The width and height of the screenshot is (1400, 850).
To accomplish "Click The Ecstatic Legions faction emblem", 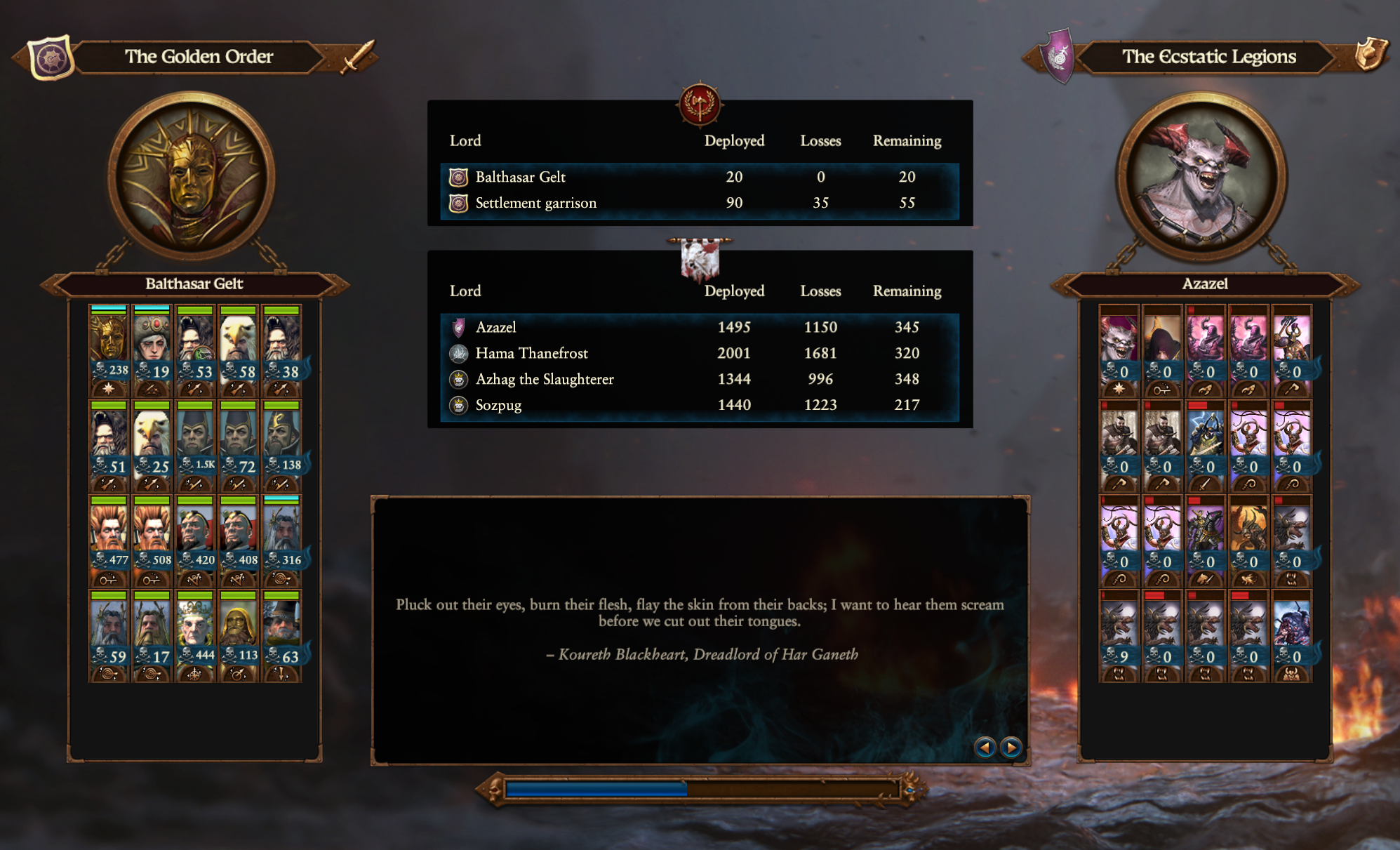I will 1058,56.
